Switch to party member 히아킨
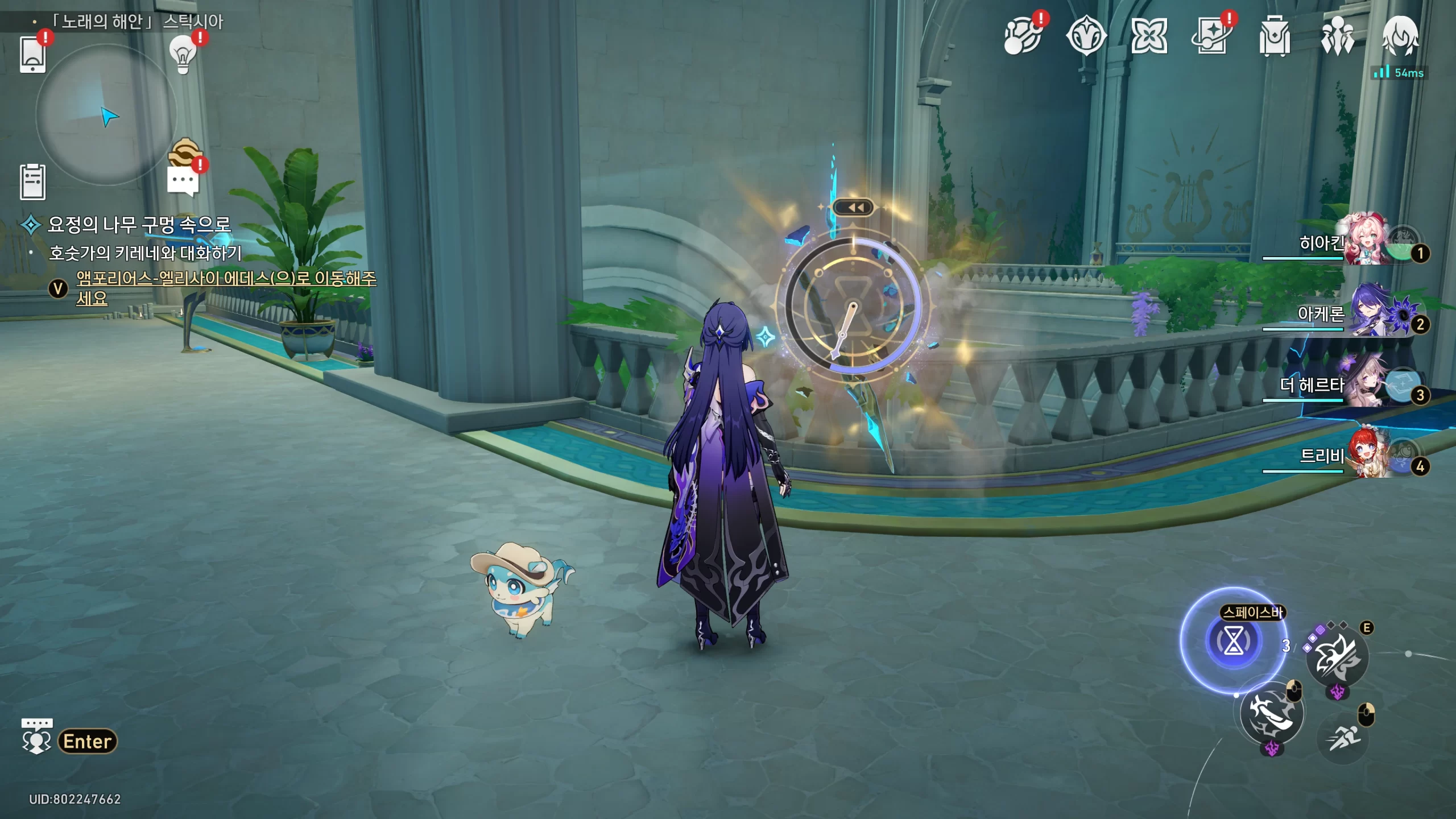The height and width of the screenshot is (819, 1456). click(1365, 242)
